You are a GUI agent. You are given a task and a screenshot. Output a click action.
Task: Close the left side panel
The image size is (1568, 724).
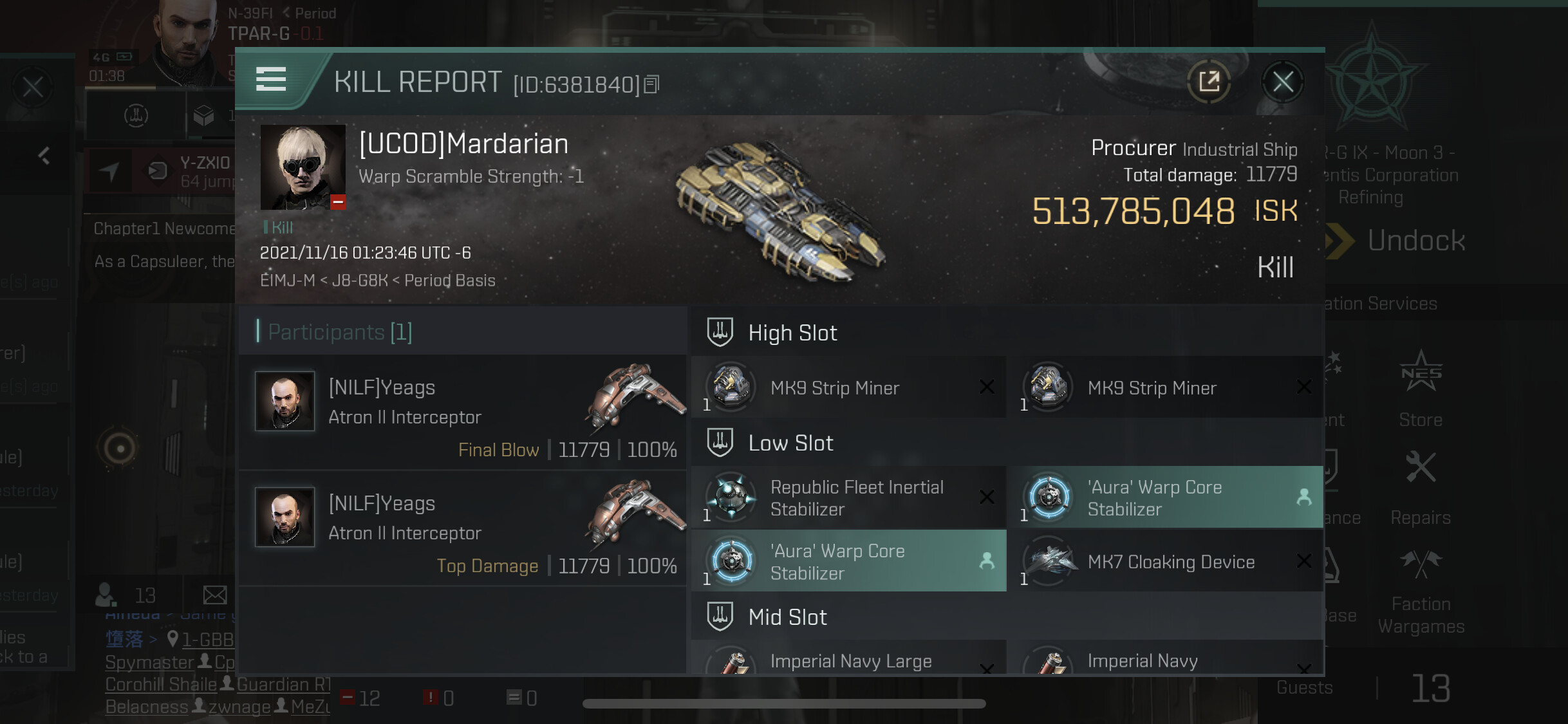[33, 87]
